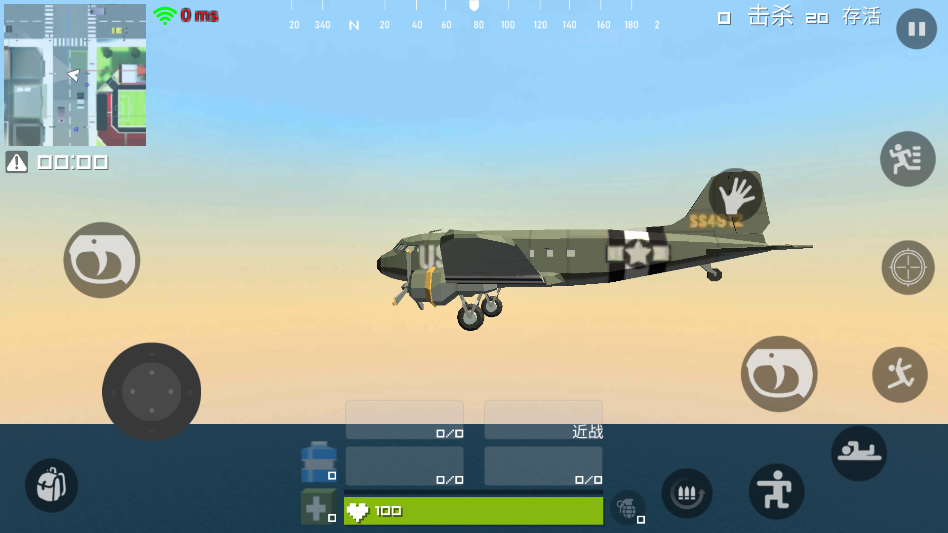The width and height of the screenshot is (948, 533).
Task: Tap the sprint running-figure button
Action: point(907,159)
